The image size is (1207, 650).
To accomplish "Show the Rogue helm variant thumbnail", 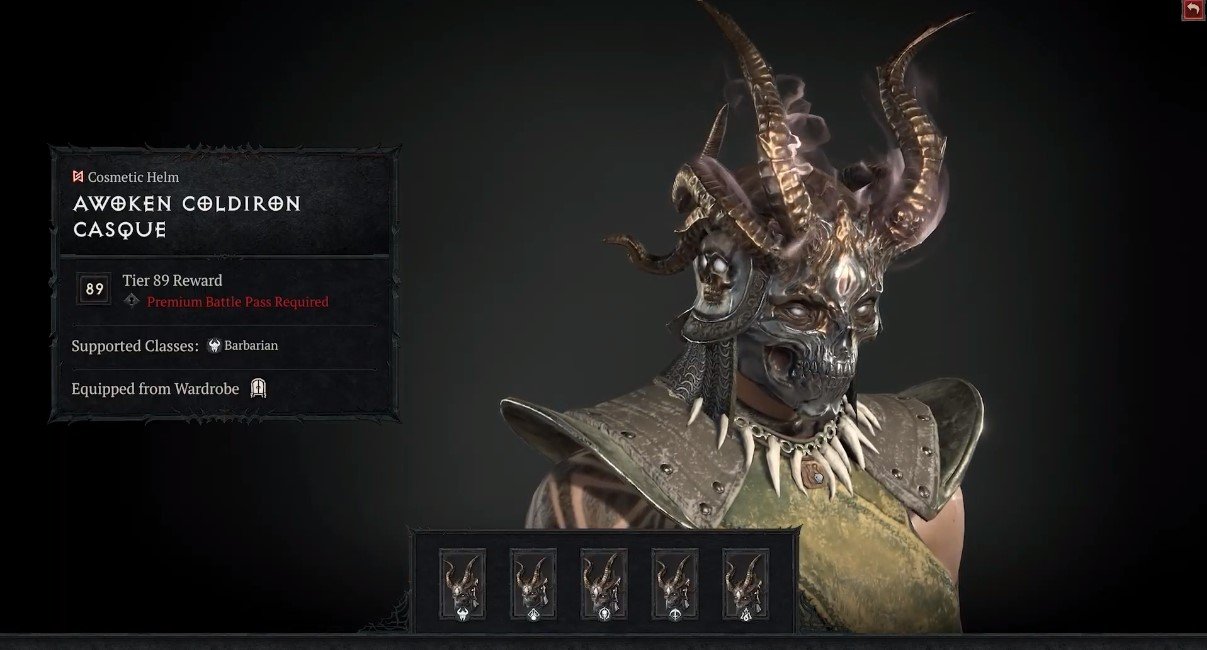I will tap(675, 584).
